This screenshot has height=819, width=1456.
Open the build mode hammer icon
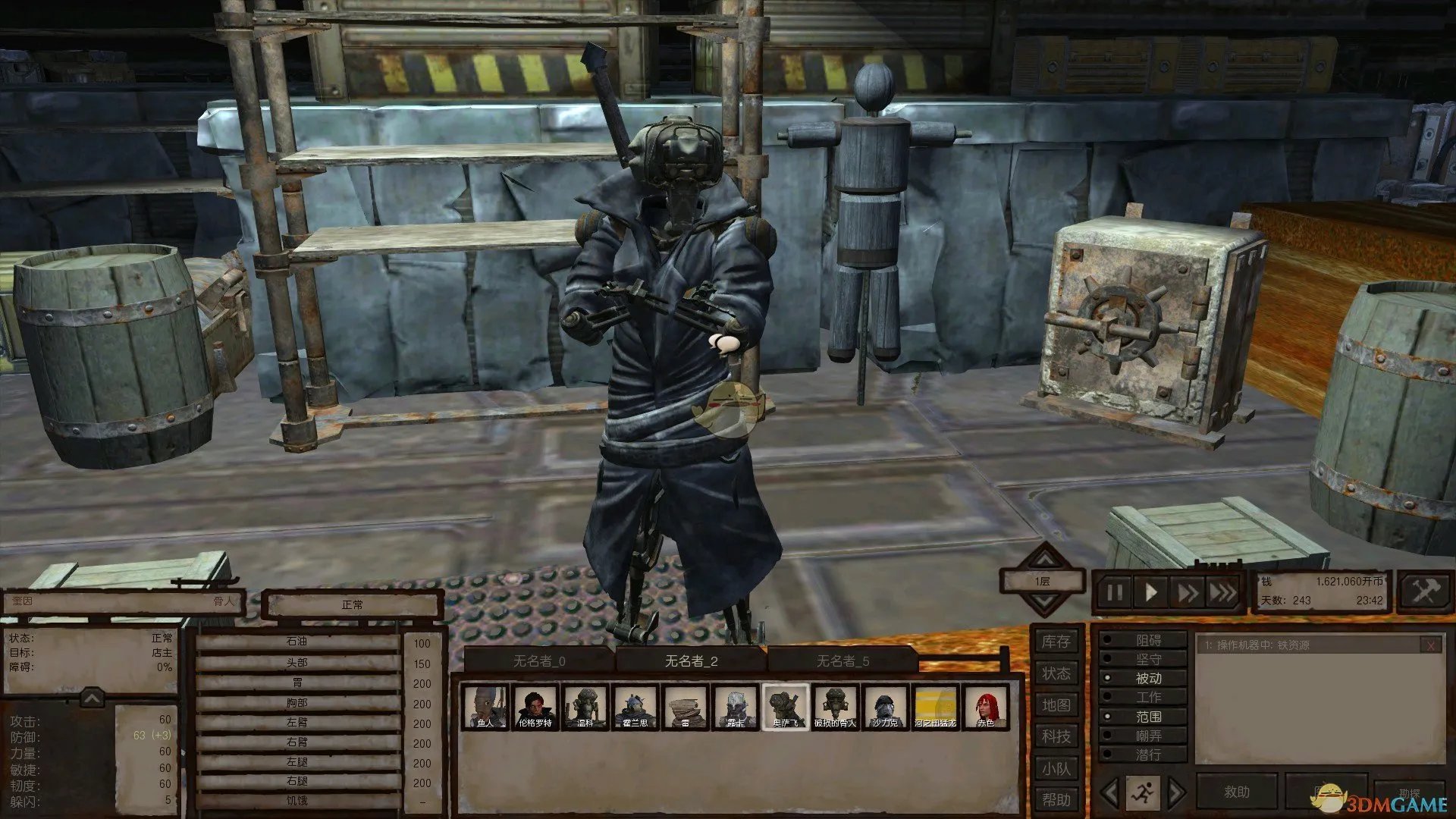coord(1423,591)
